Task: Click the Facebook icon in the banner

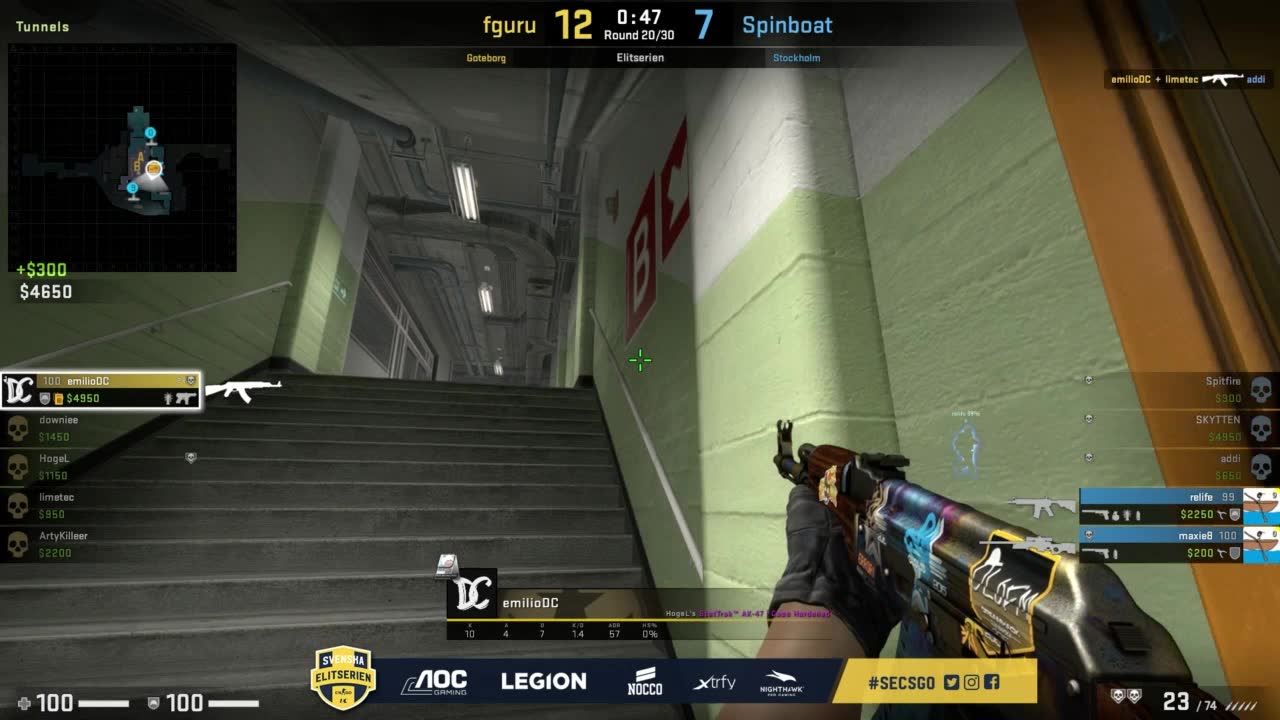Action: pyautogui.click(x=991, y=683)
